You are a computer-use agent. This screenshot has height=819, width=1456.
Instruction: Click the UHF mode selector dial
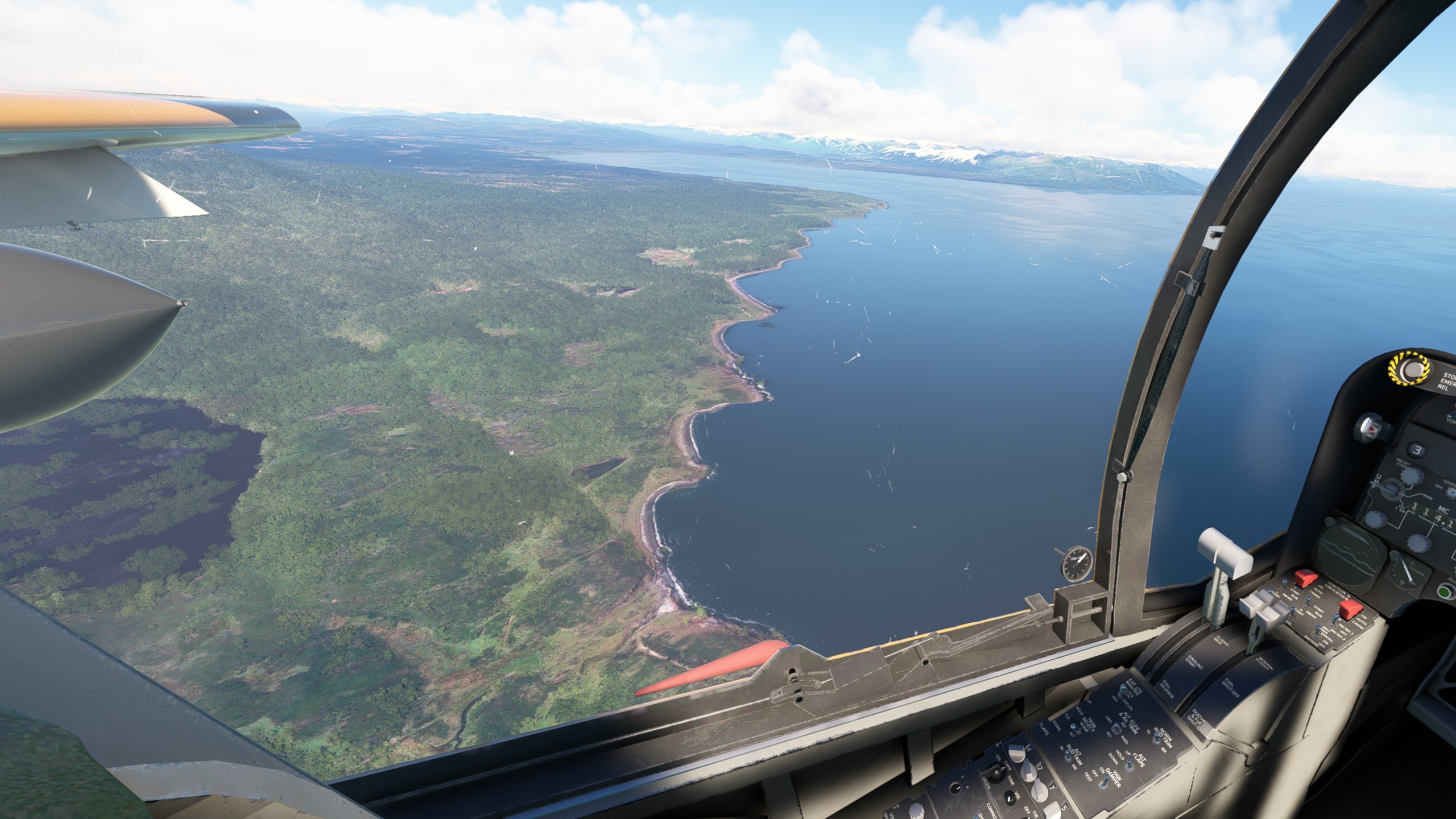(x=1387, y=488)
